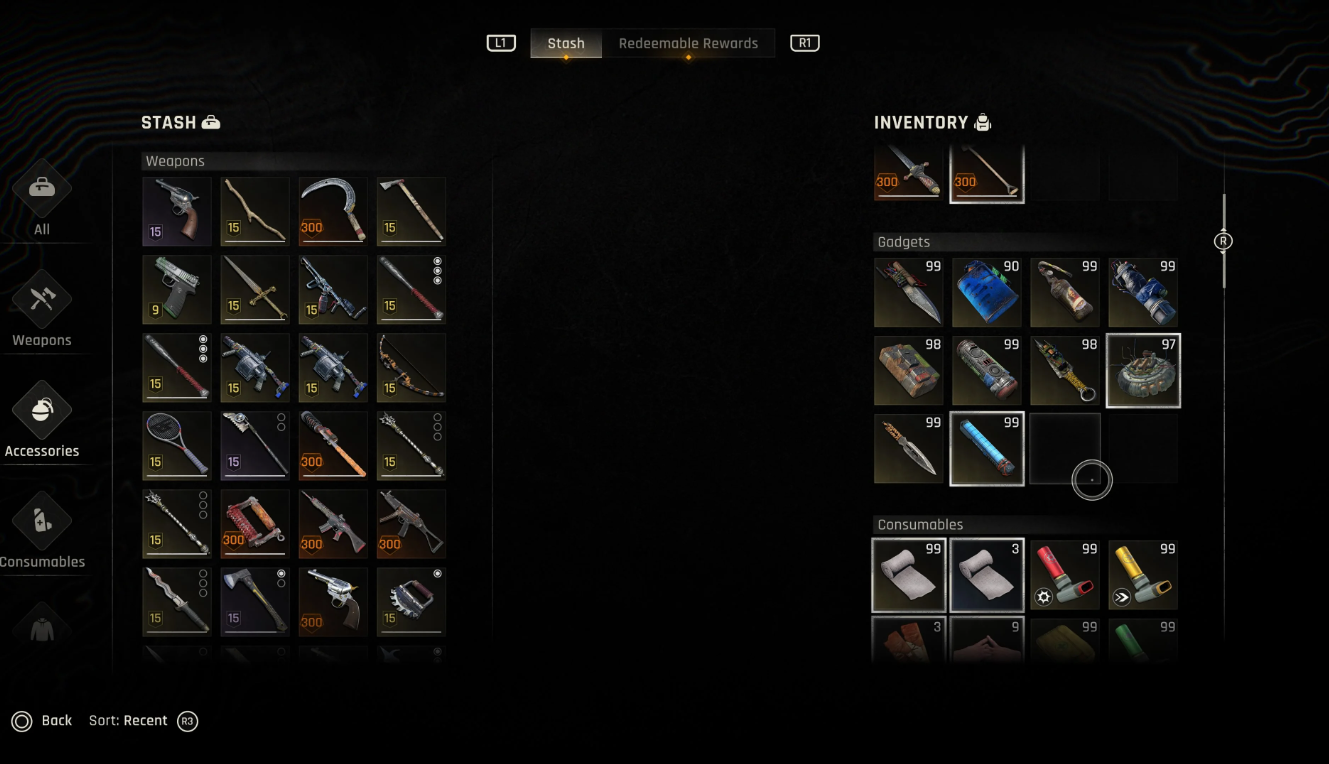Select the hatchet with the green handle
This screenshot has height=764, width=1329.
click(255, 601)
